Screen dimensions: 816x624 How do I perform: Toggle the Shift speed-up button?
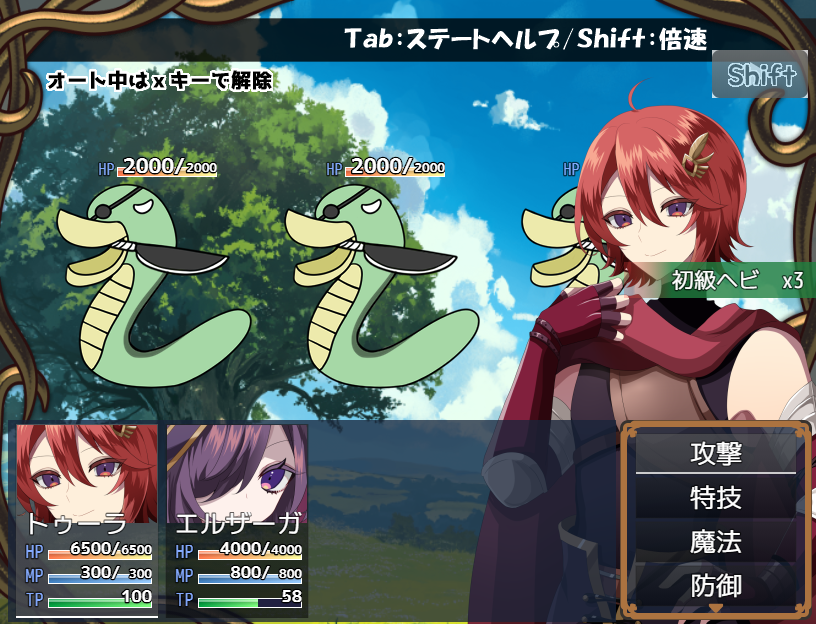coord(760,75)
